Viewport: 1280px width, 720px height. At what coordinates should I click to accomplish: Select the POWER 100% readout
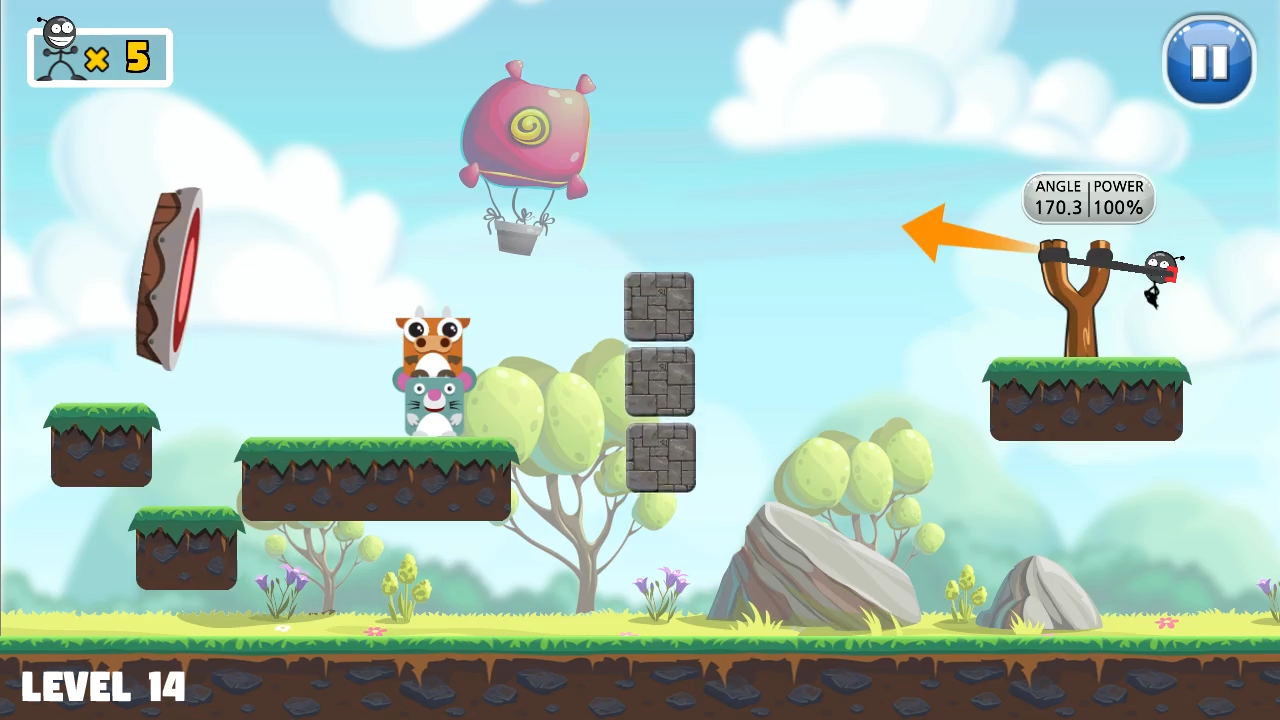[x=1117, y=207]
